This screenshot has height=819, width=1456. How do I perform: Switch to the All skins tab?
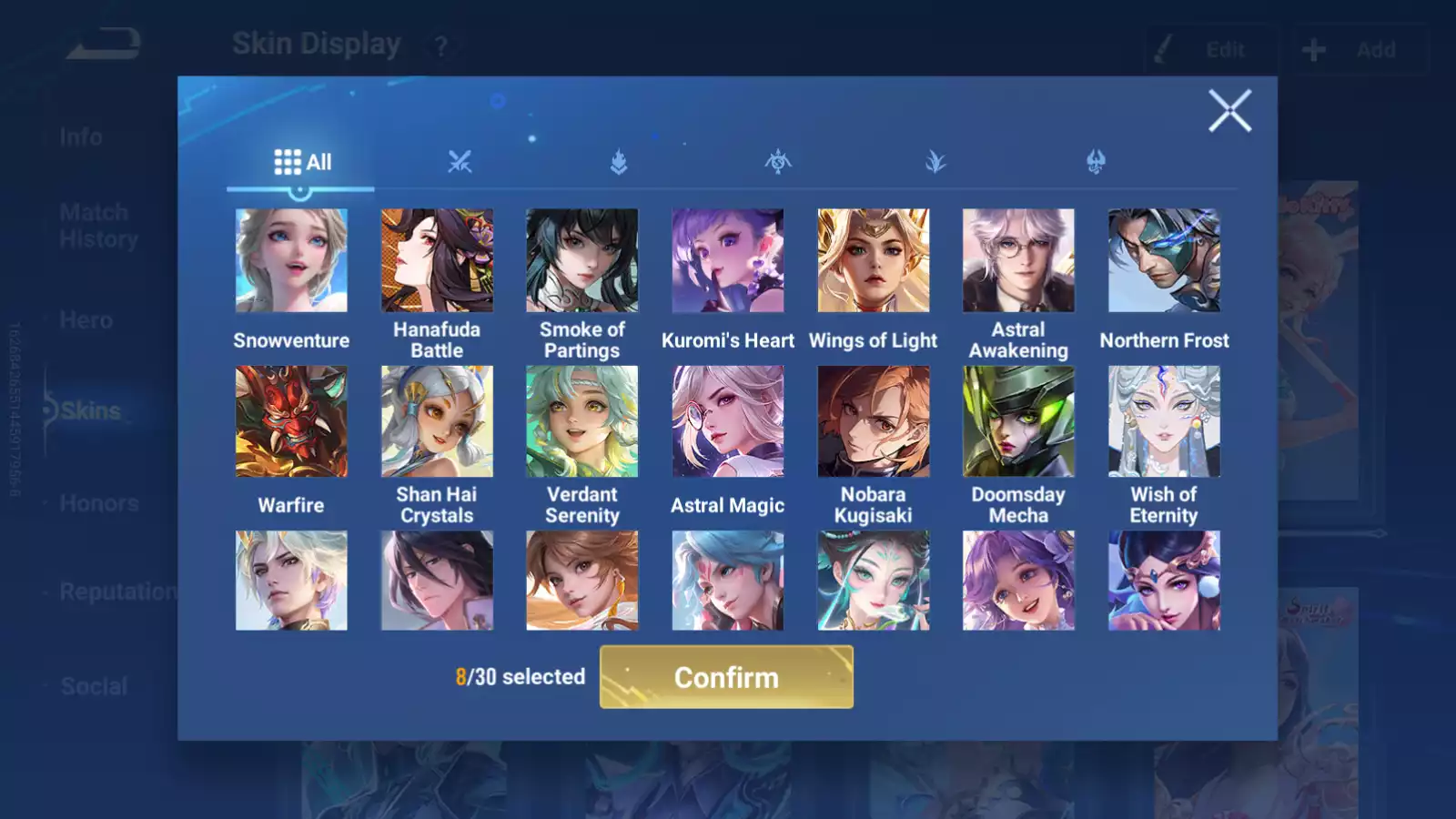(302, 162)
